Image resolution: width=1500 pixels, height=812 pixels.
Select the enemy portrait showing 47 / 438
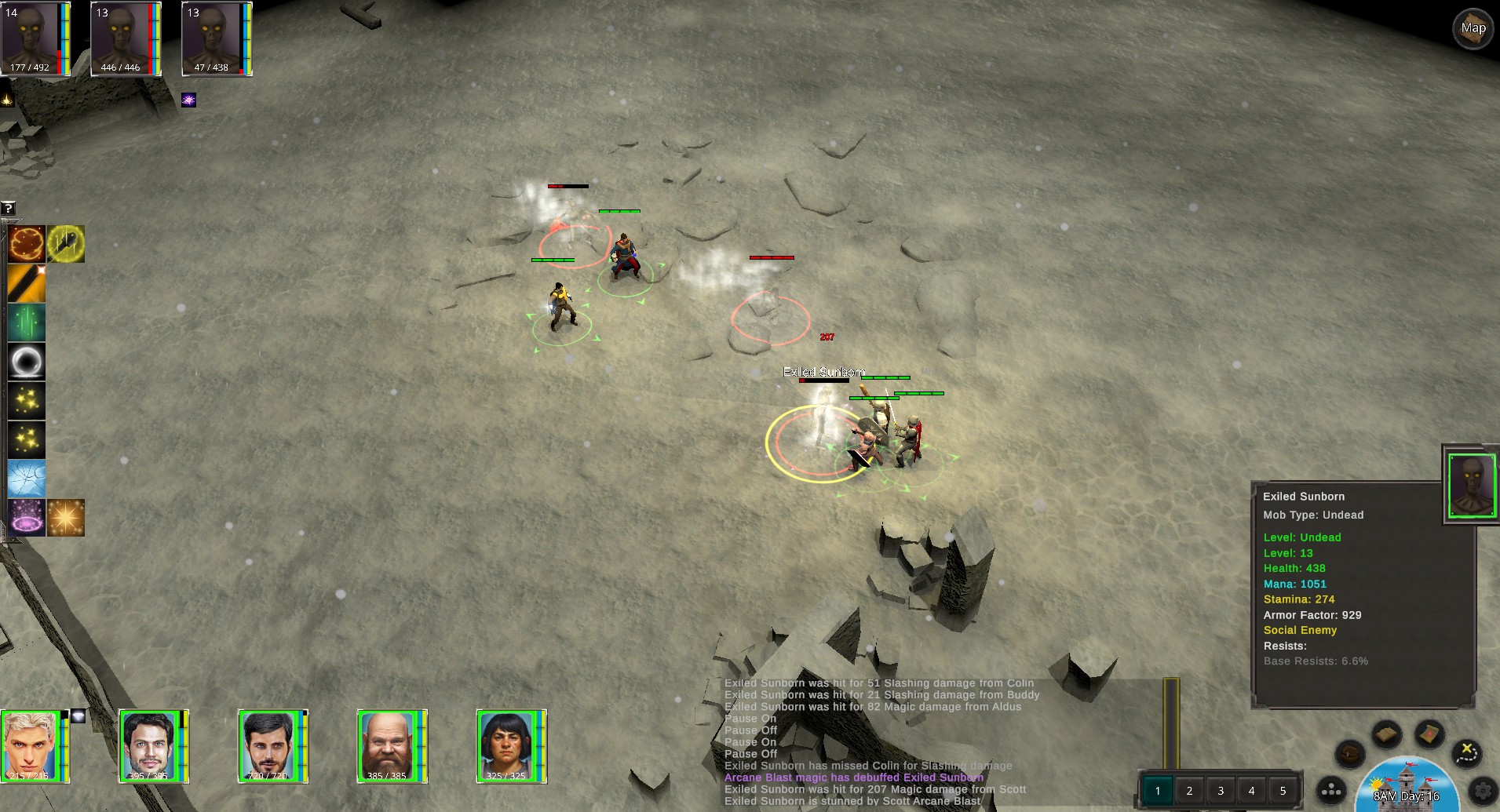coord(217,38)
